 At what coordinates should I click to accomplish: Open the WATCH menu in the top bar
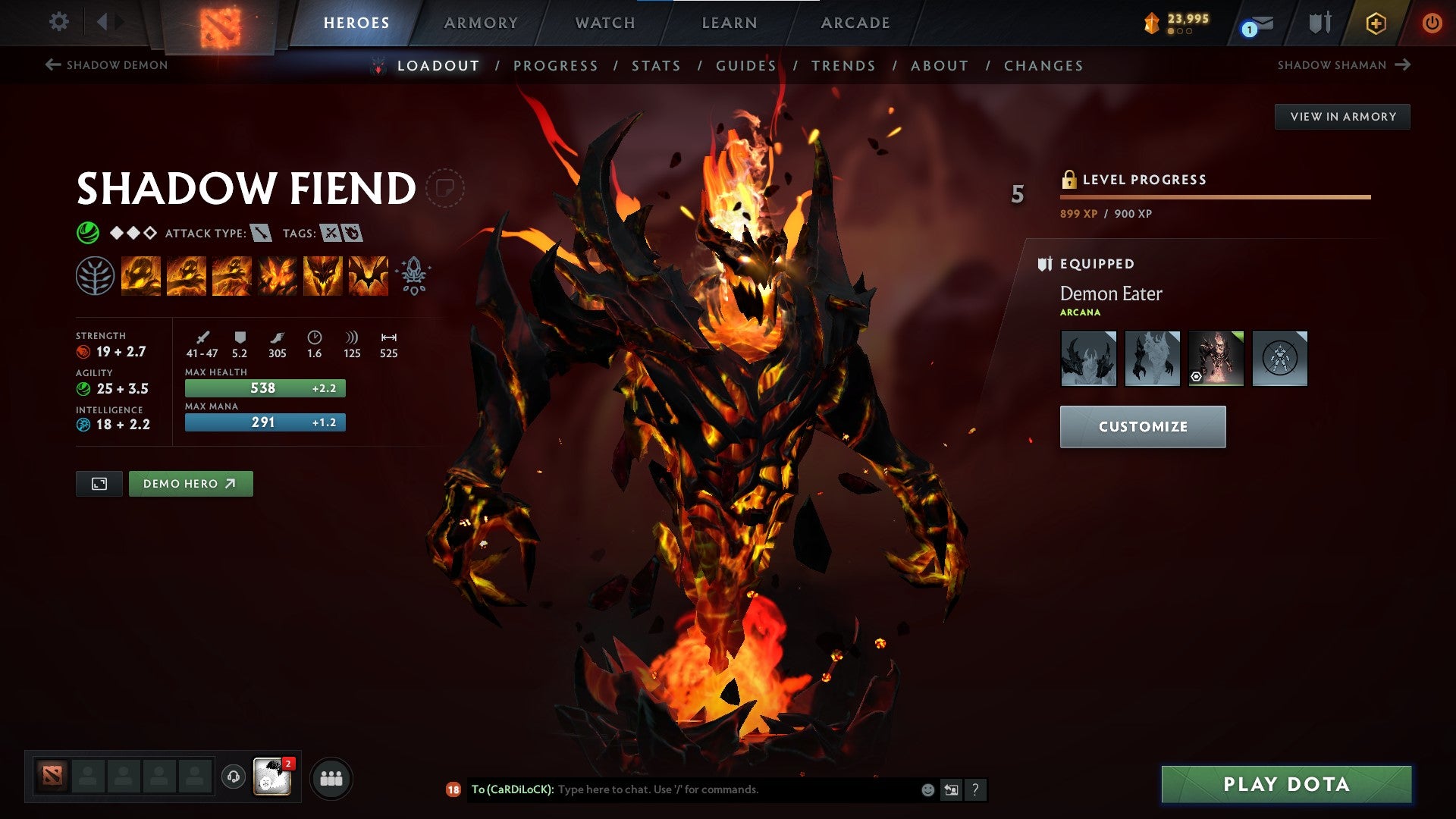(606, 23)
